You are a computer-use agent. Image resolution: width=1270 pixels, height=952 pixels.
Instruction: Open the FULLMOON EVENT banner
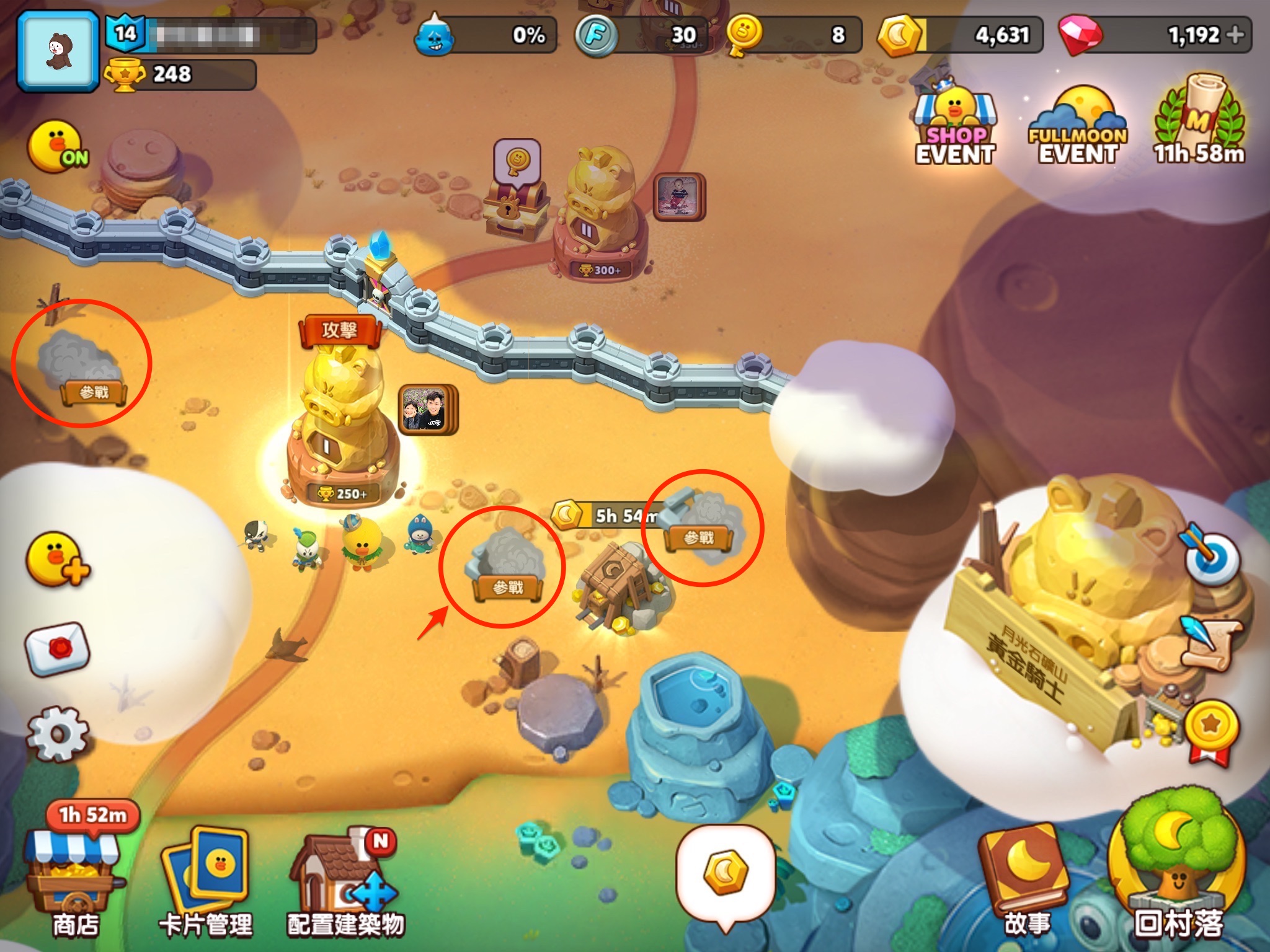point(1078,127)
